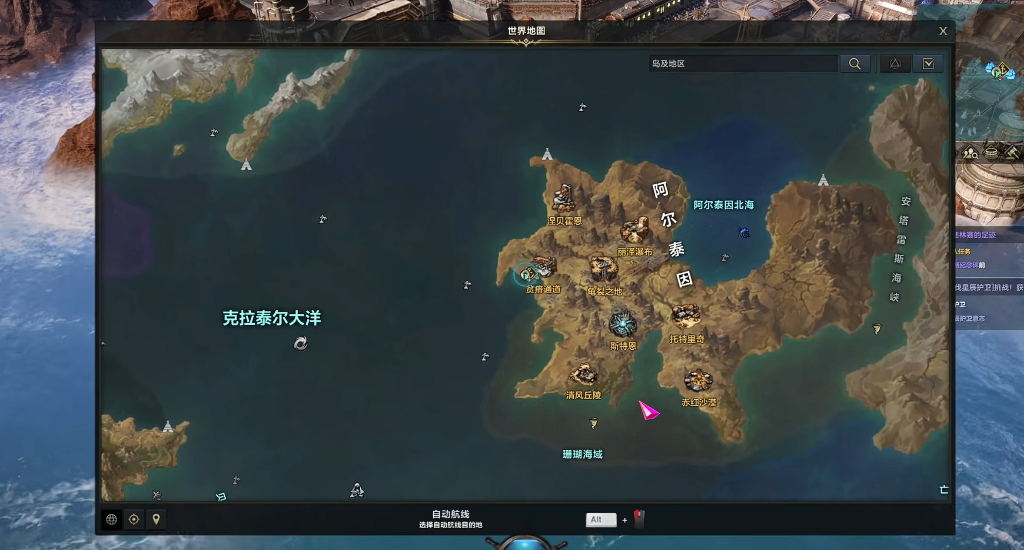Open the triangle emblem map button

click(x=895, y=63)
